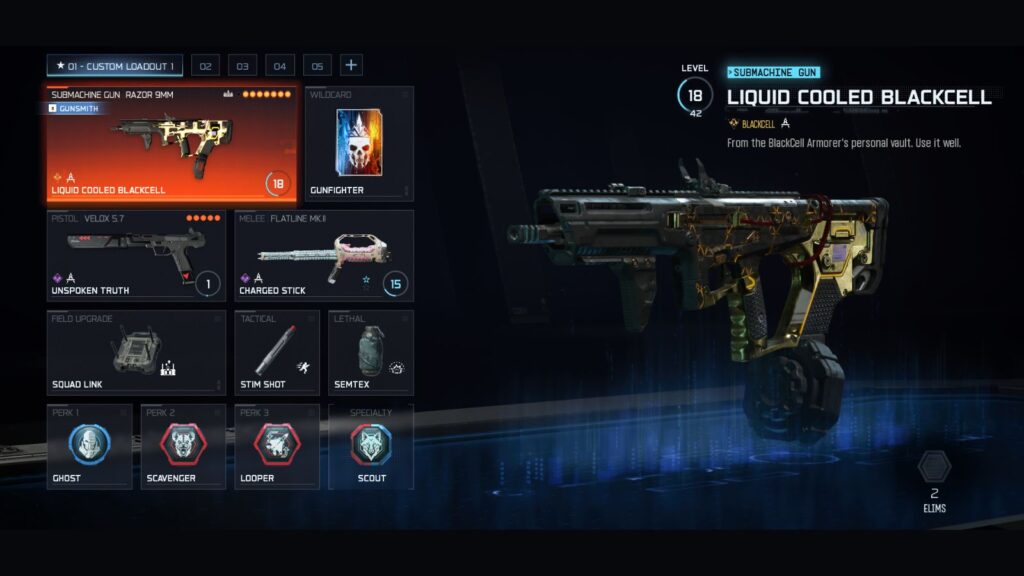The height and width of the screenshot is (576, 1024).
Task: Open the Gunfighter wildcard slot
Action: 358,143
